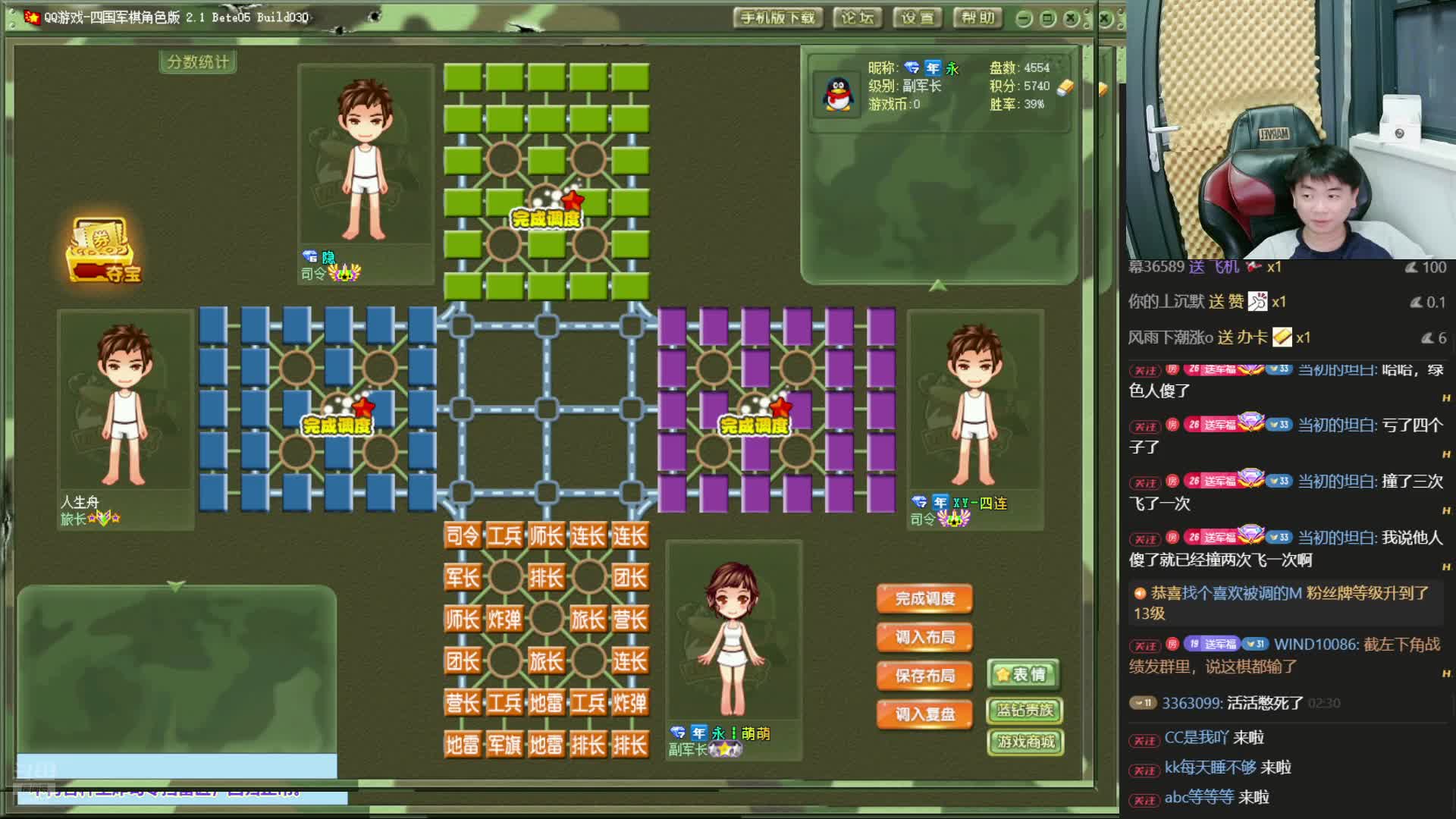Select the orange 军旗 flag piece
Image resolution: width=1456 pixels, height=819 pixels.
coord(504,745)
